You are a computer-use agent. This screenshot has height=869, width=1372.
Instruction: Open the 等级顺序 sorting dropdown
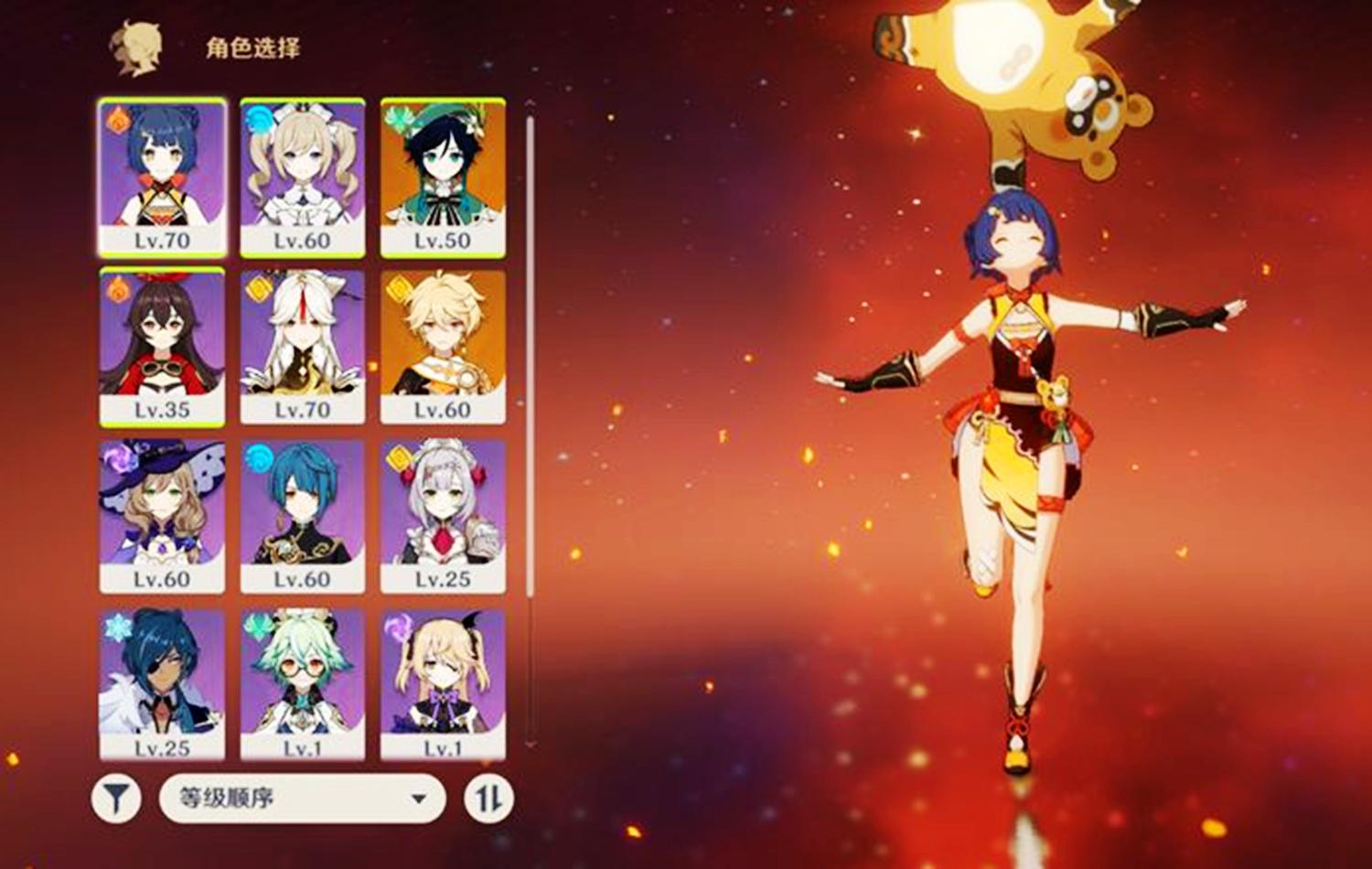pyautogui.click(x=302, y=798)
